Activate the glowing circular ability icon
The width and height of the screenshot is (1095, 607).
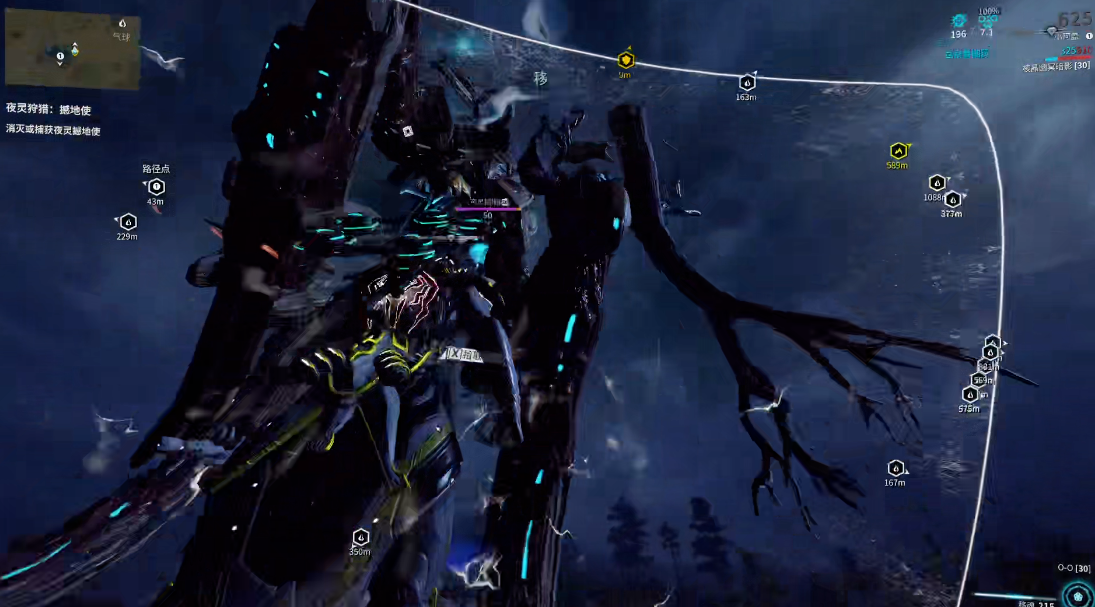pos(1077,595)
